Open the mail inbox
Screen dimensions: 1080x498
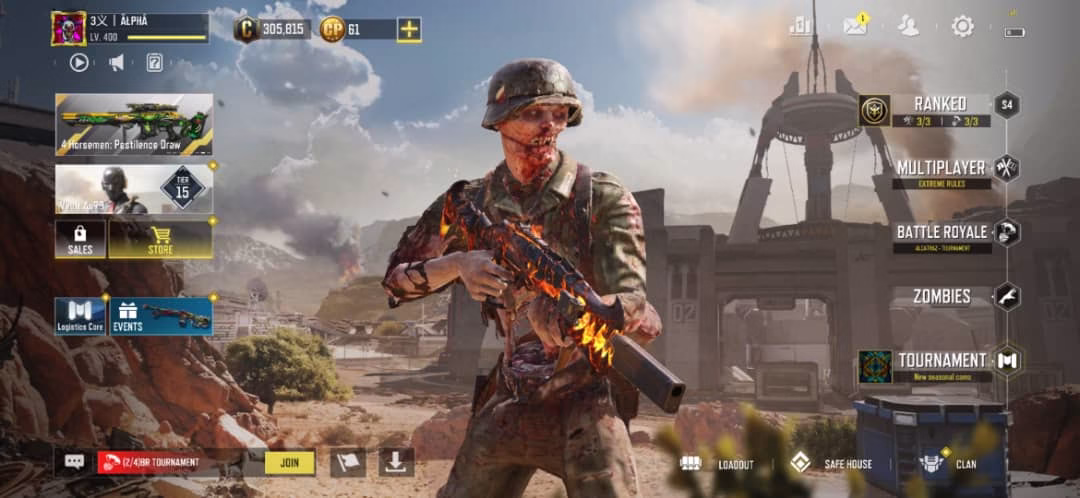[x=855, y=26]
